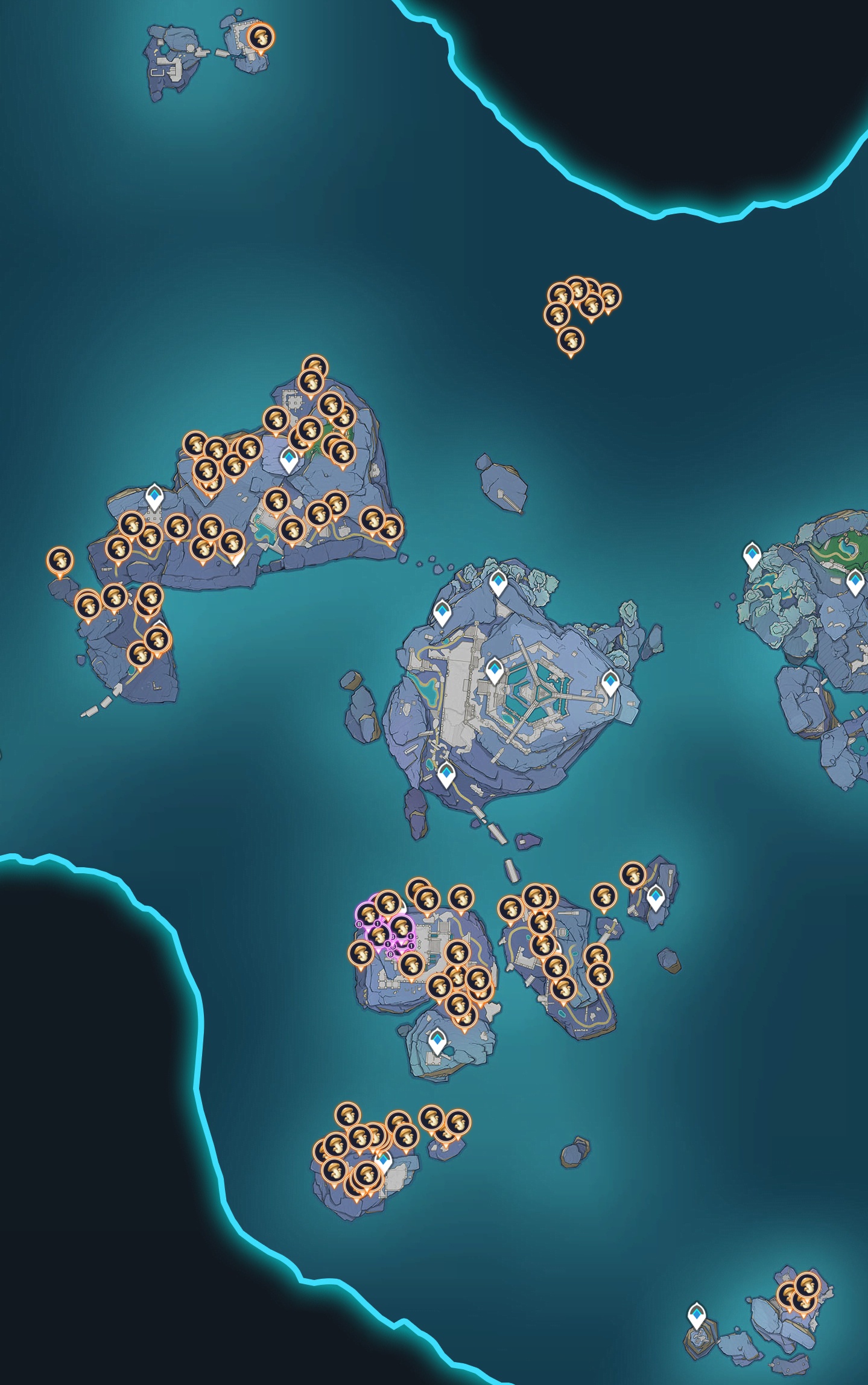
Task: Select the teleport waypoint at the central island's southern tip
Action: pos(446,774)
